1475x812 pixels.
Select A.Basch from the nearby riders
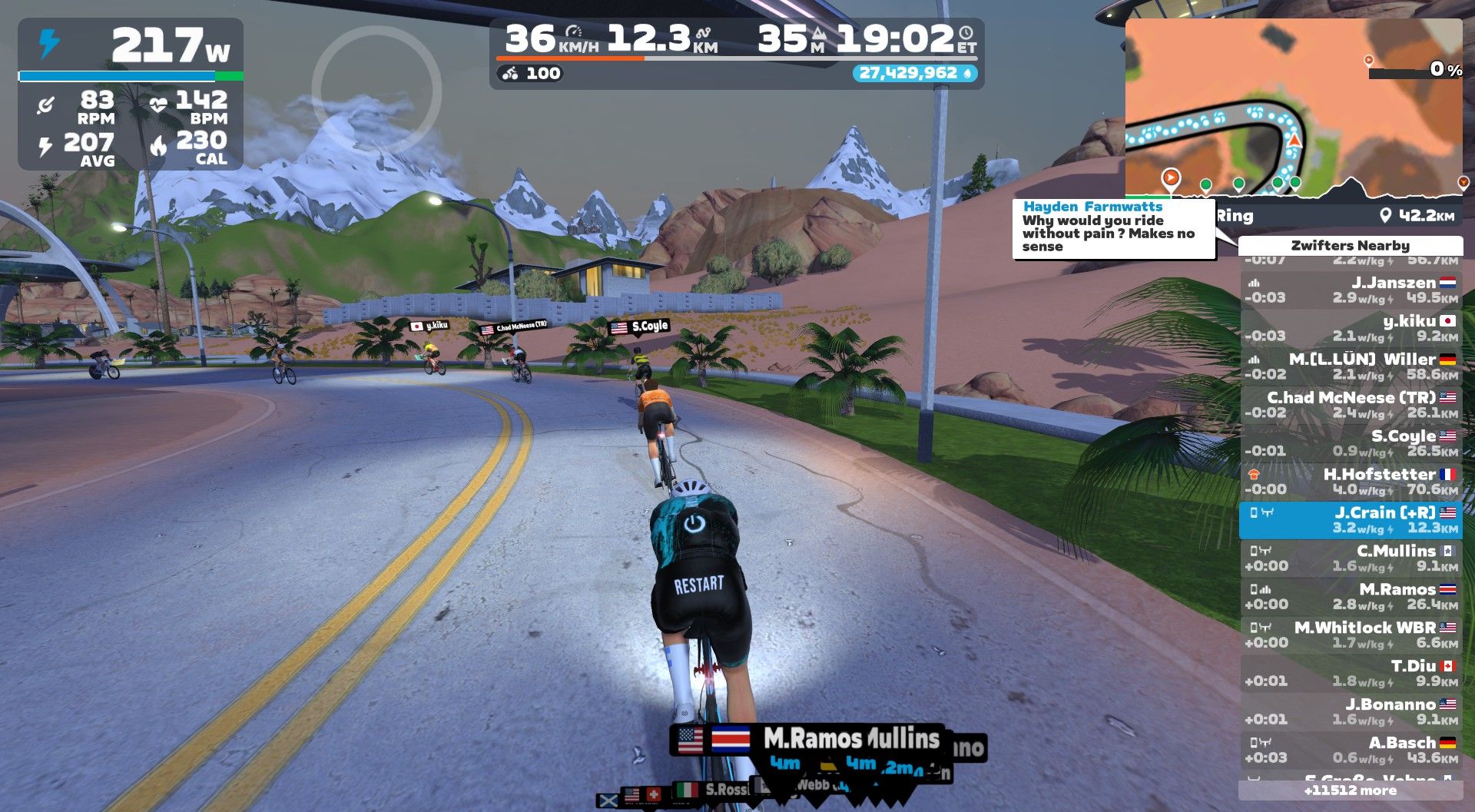[1351, 751]
